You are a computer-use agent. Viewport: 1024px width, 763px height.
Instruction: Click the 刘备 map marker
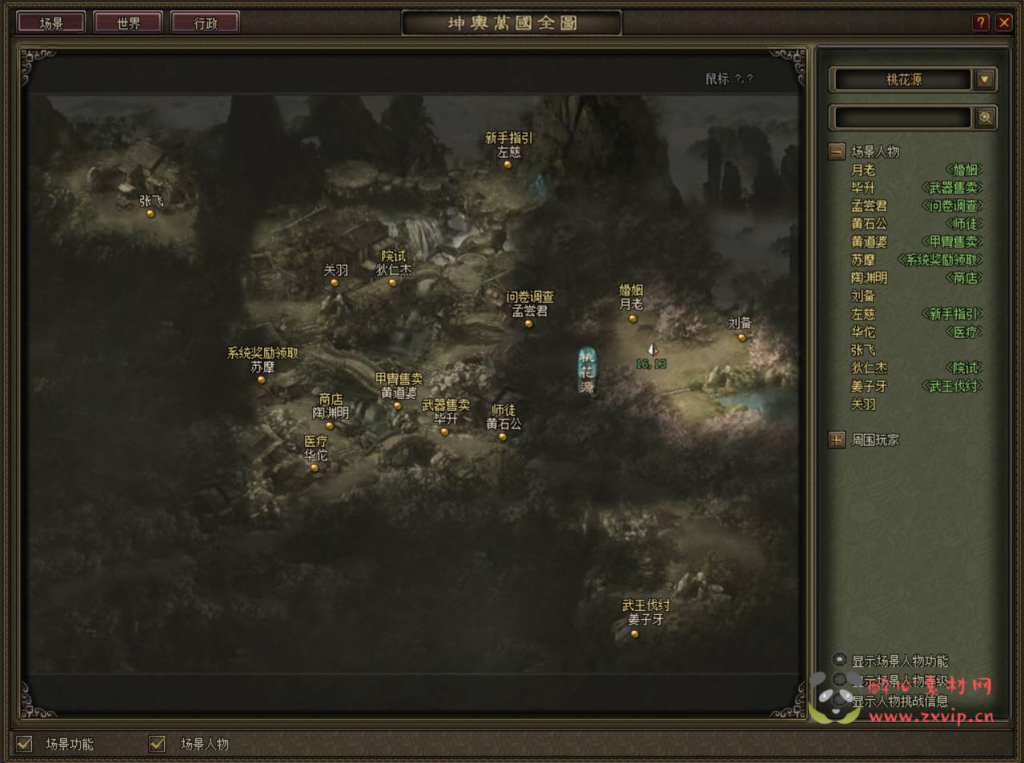point(741,337)
